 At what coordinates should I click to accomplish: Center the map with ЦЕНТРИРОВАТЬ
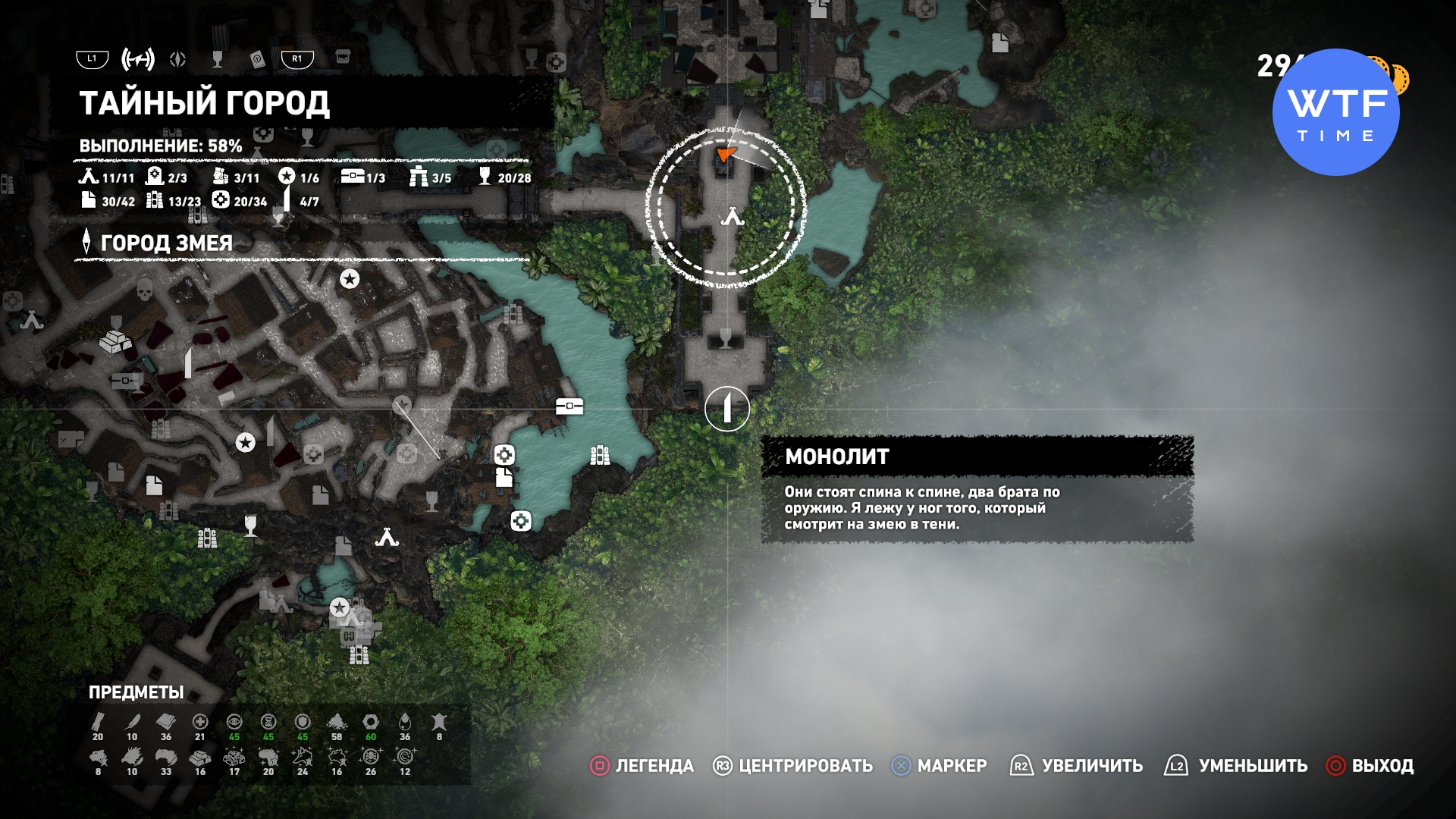(792, 766)
